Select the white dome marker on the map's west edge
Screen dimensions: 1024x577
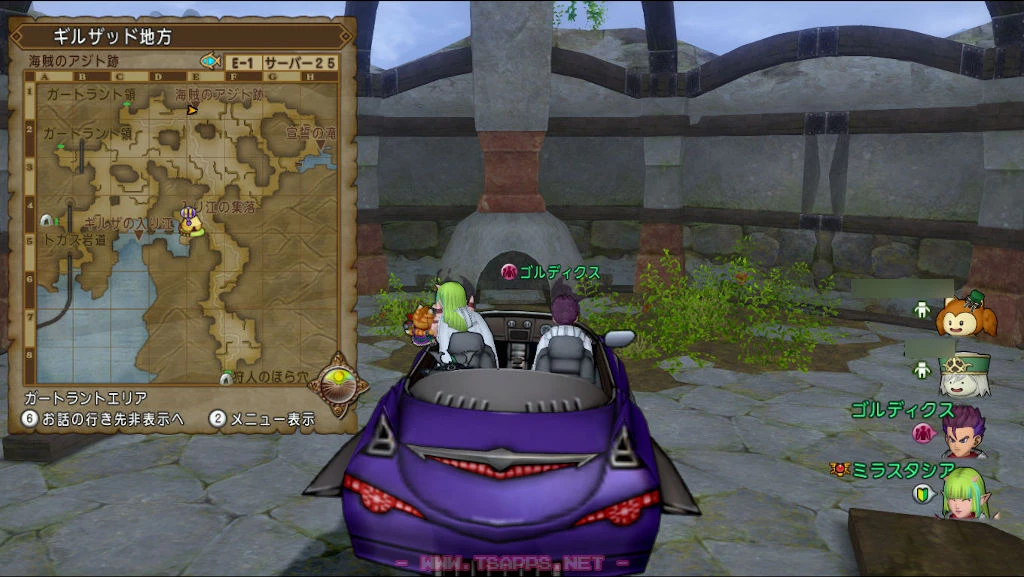click(46, 219)
